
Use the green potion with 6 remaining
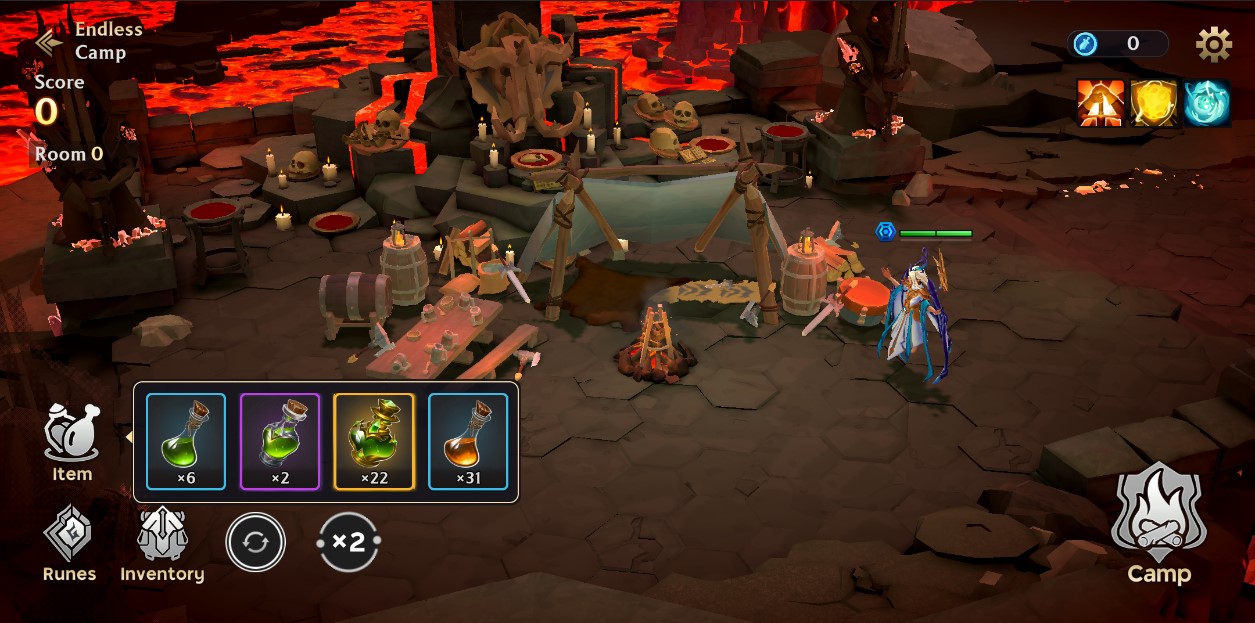coord(186,441)
